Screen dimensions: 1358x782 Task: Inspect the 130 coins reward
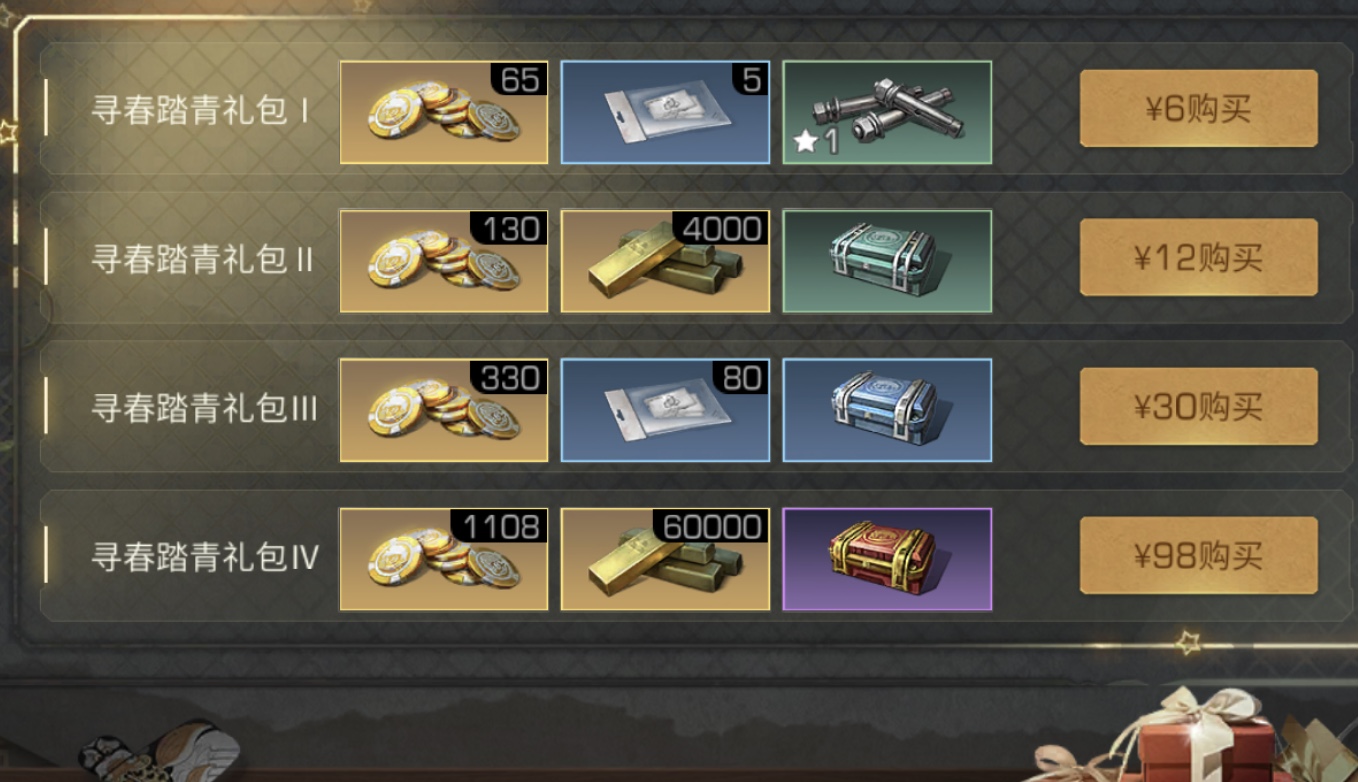[444, 261]
